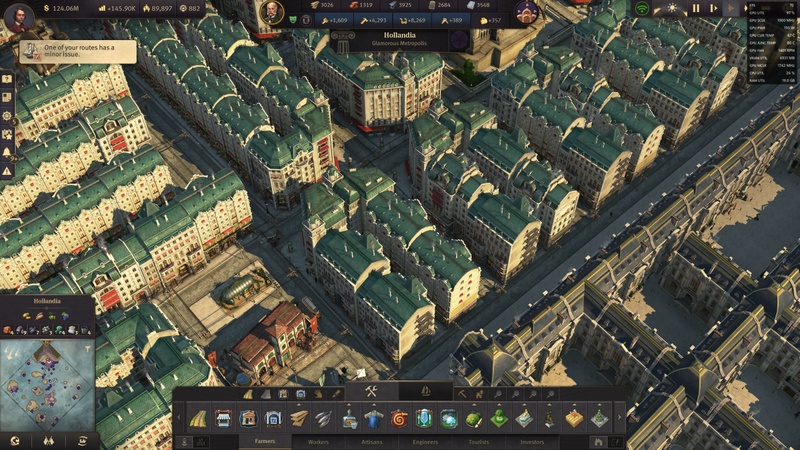Screen dimensions: 800x450
Task: Open the globe world map button
Action: tap(14, 440)
